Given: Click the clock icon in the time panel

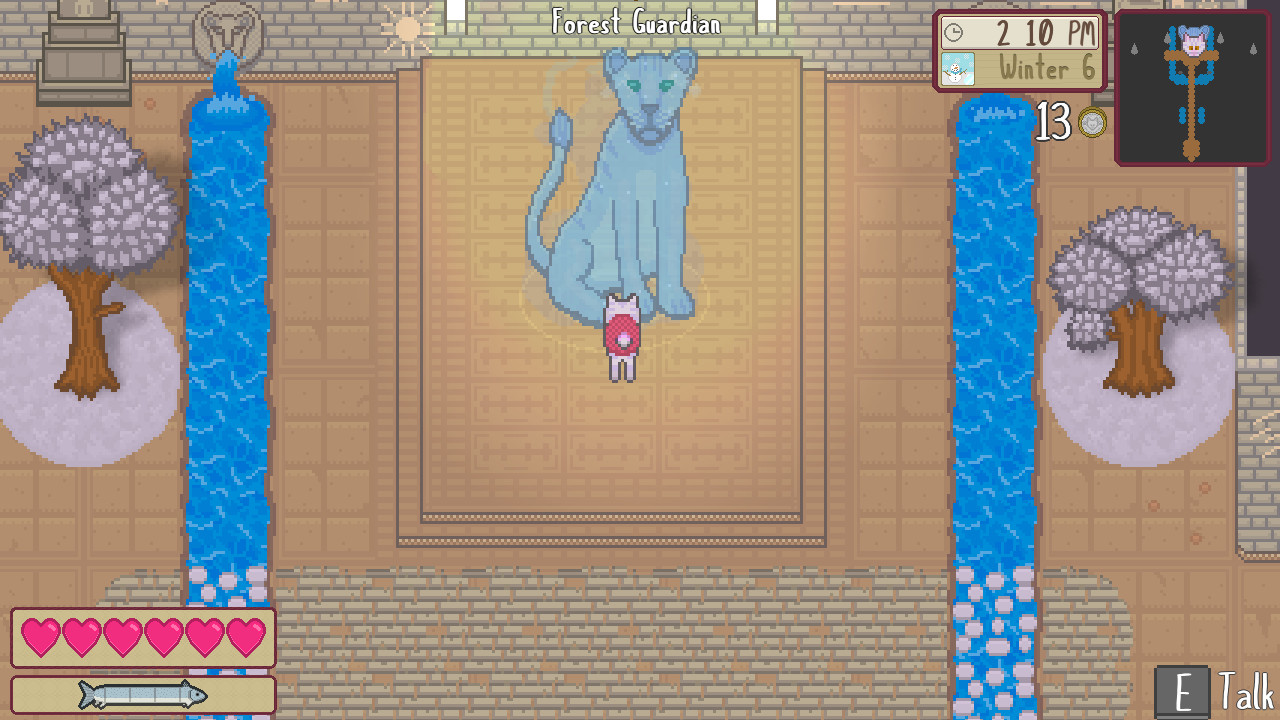Looking at the screenshot, I should click(956, 33).
